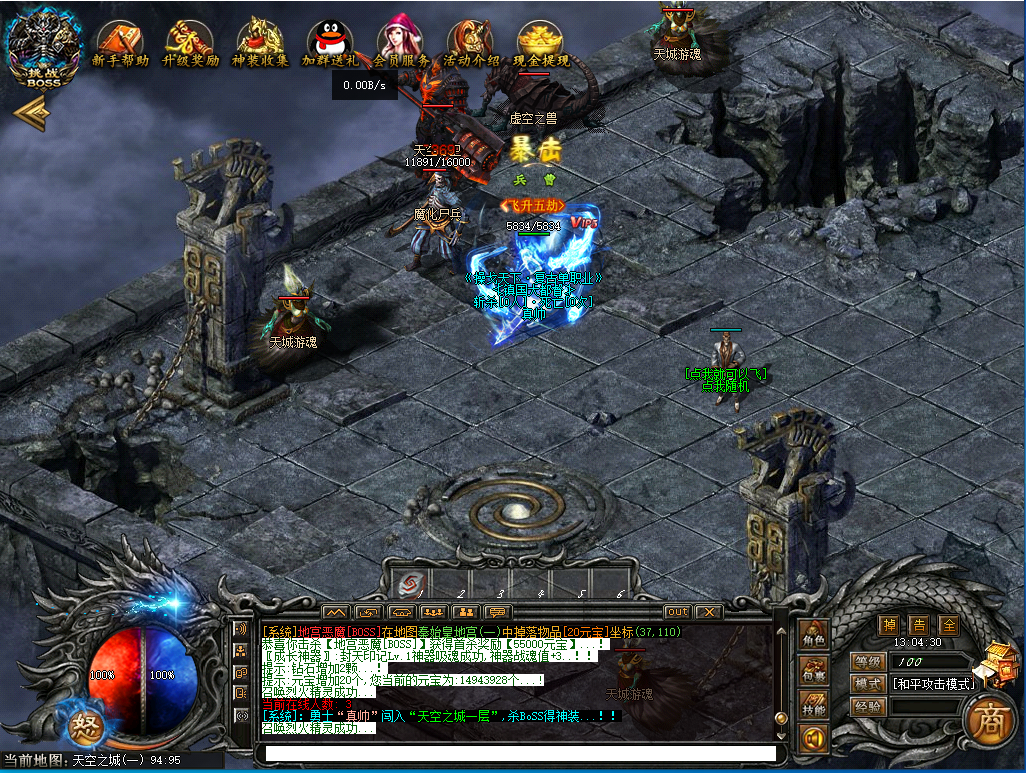The width and height of the screenshot is (1026, 773).
Task: Click the 模式 attack mode button
Action: pos(868,684)
